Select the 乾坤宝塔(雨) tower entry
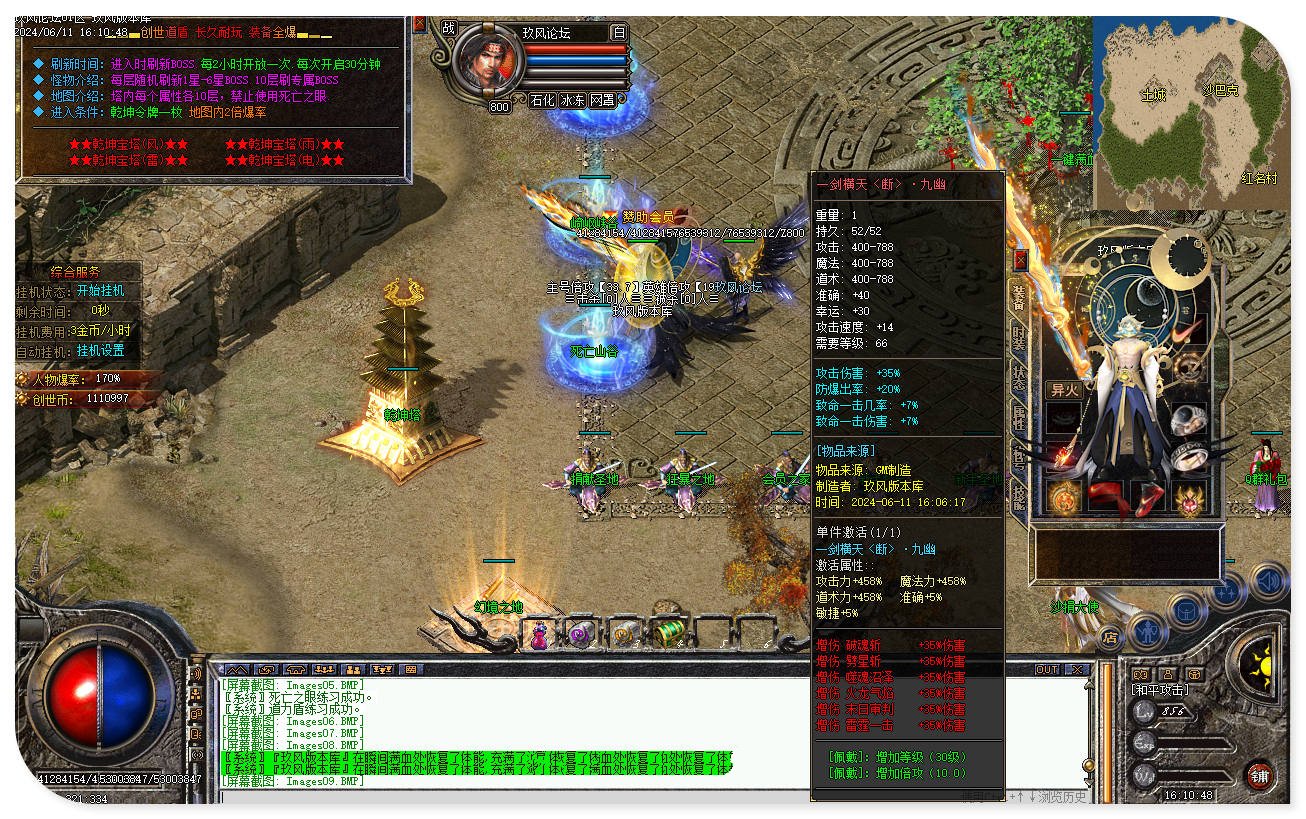The width and height of the screenshot is (1306, 819). point(285,144)
